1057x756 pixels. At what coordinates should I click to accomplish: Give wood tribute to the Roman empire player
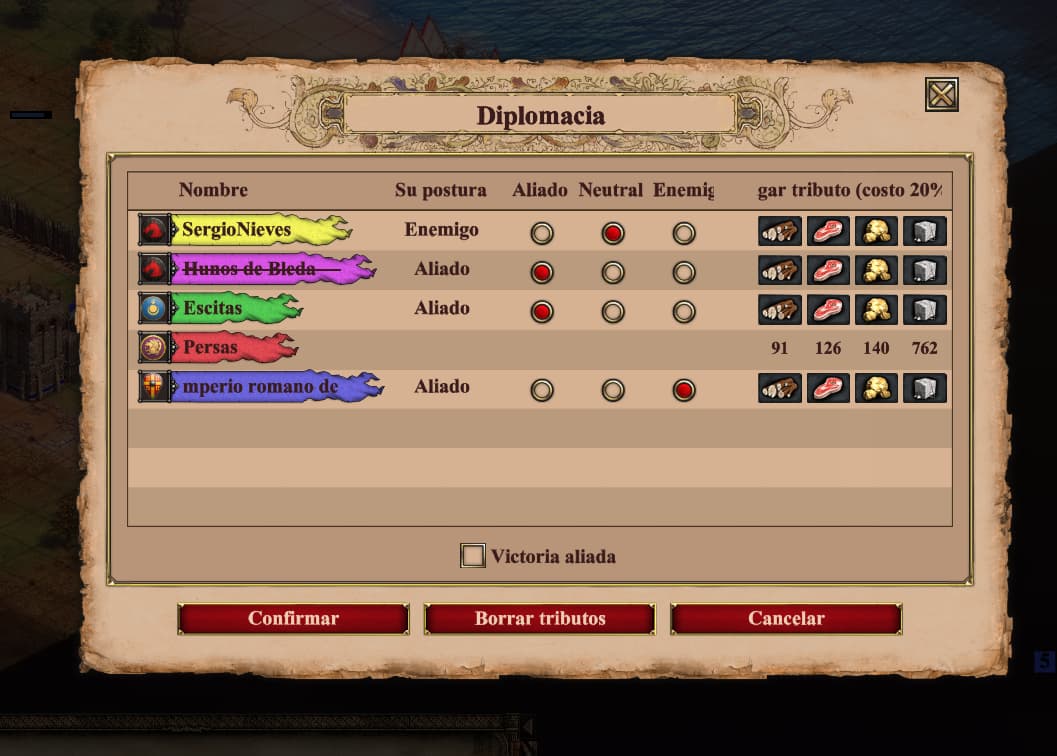click(x=780, y=388)
